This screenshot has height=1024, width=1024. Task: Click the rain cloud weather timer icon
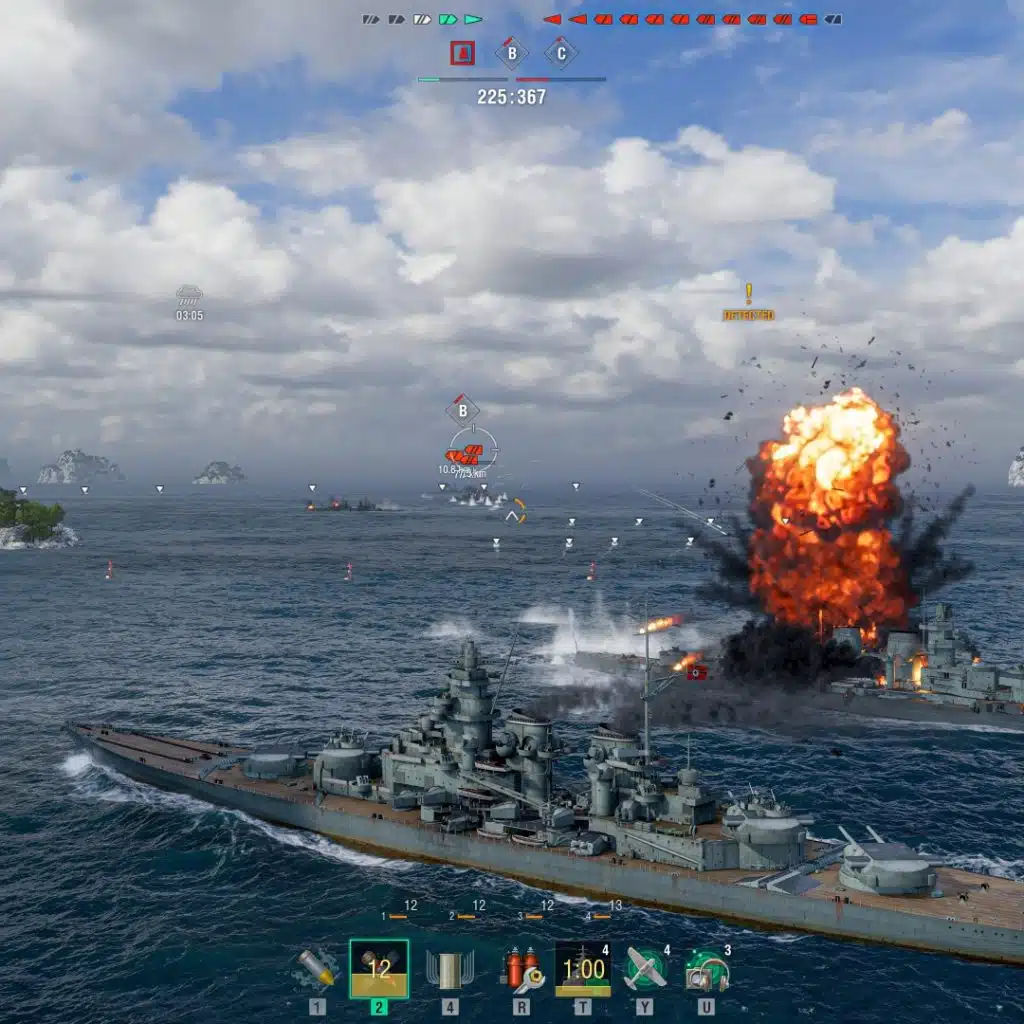click(189, 296)
